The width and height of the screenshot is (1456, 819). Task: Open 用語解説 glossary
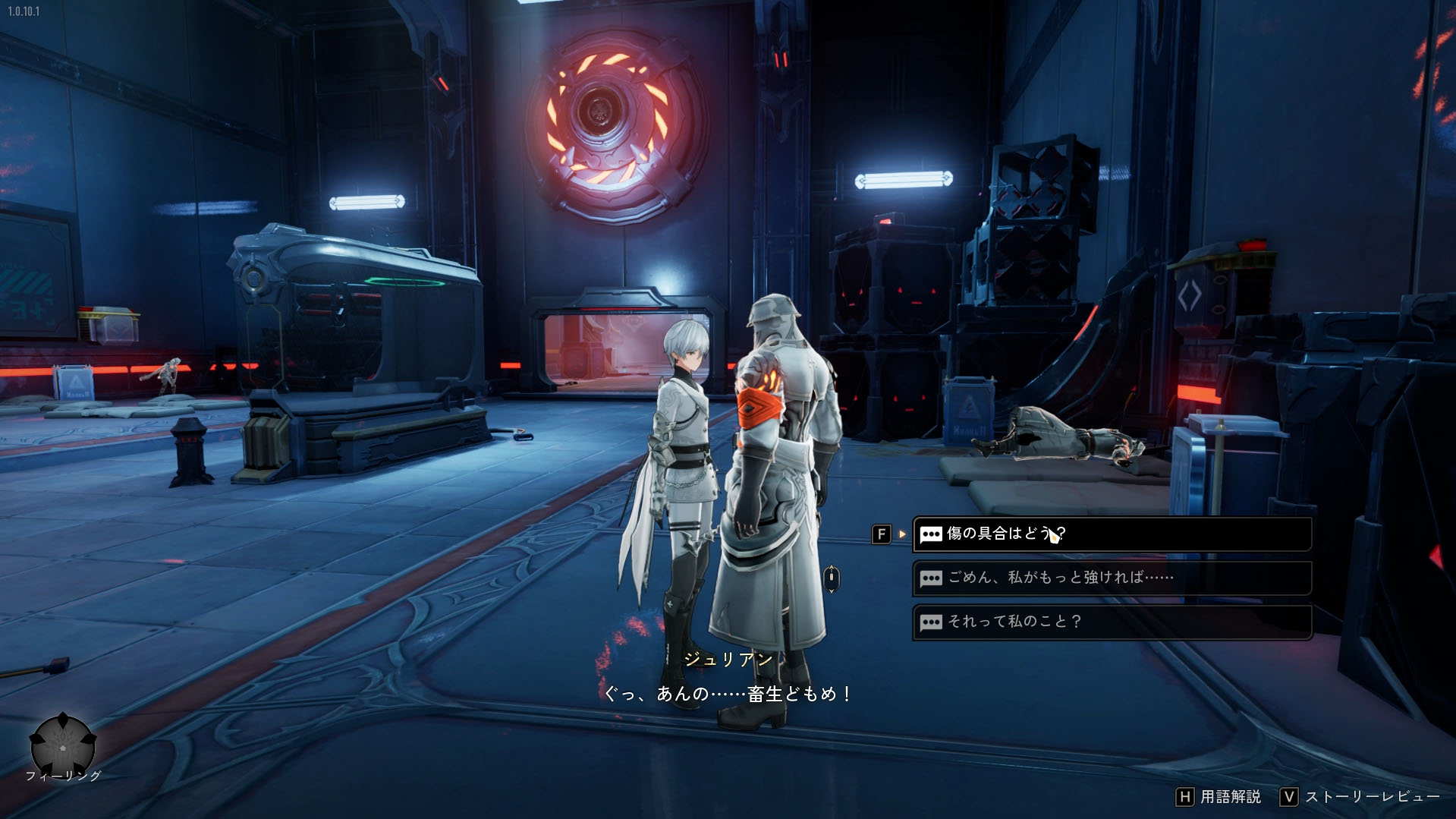[x=1219, y=796]
